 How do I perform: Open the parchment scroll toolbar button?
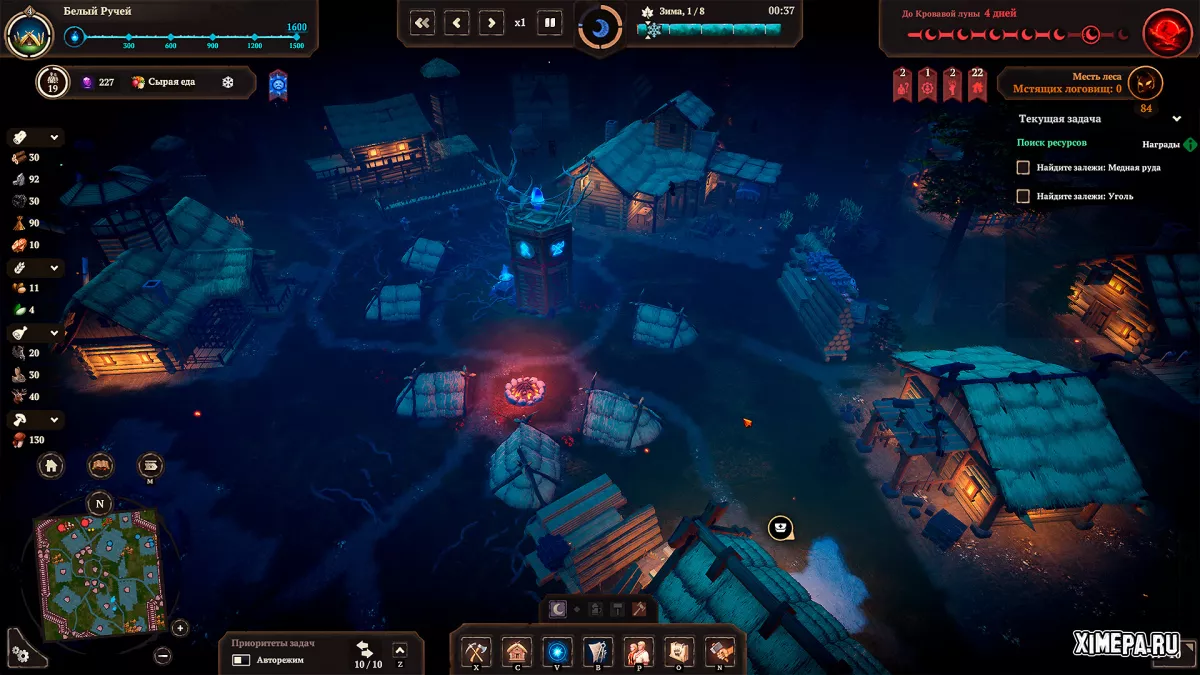[679, 651]
